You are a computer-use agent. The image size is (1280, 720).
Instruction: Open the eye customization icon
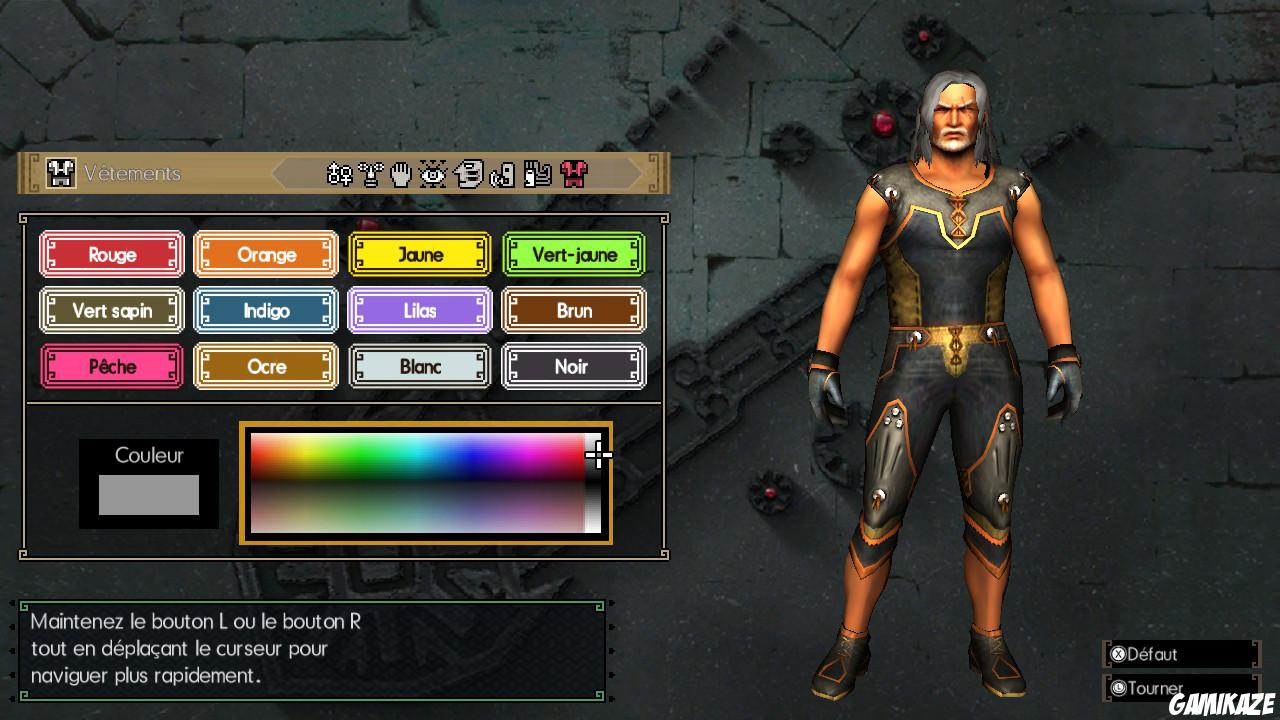(x=432, y=175)
